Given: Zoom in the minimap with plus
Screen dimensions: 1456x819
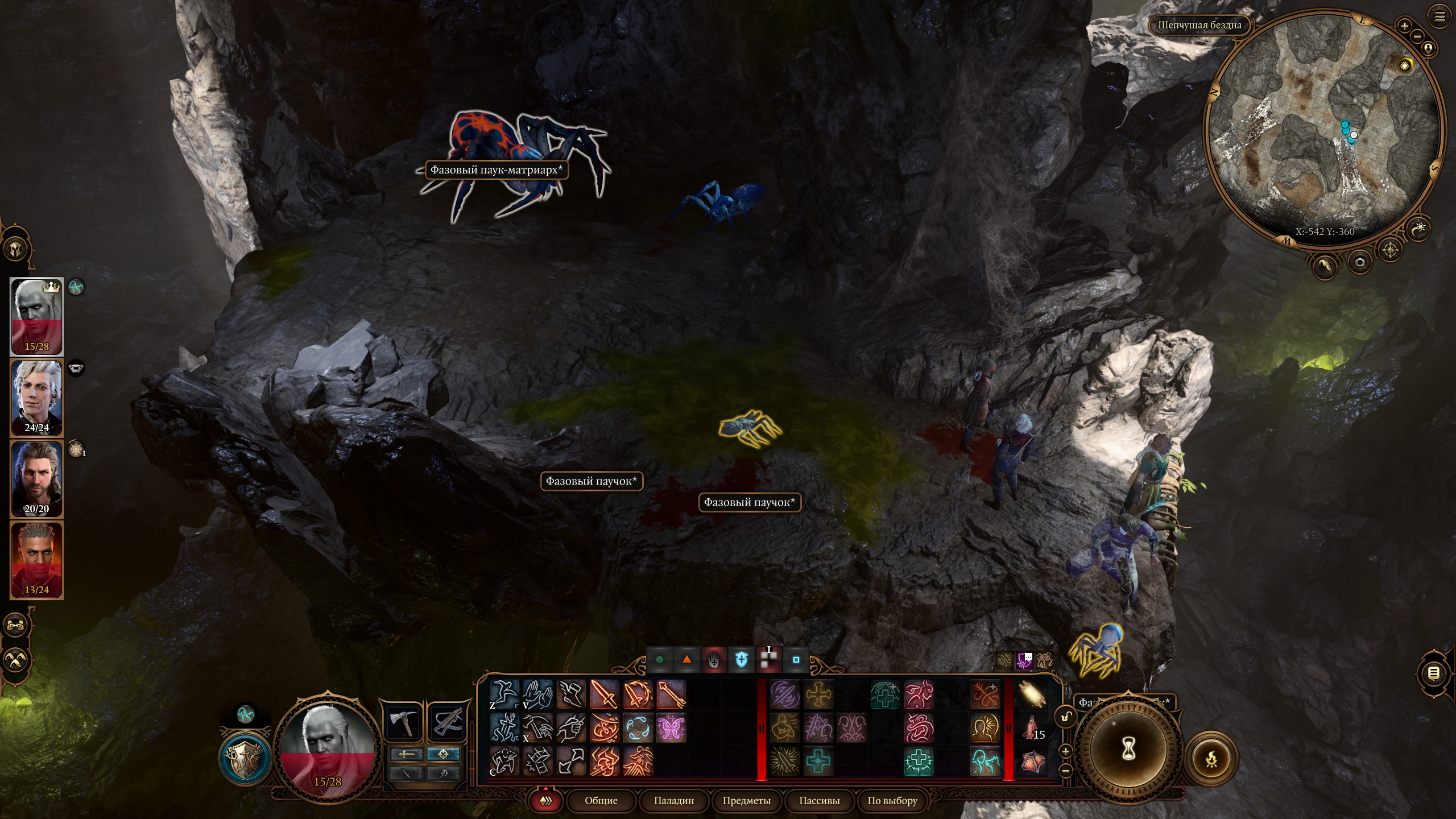Looking at the screenshot, I should tap(1404, 26).
